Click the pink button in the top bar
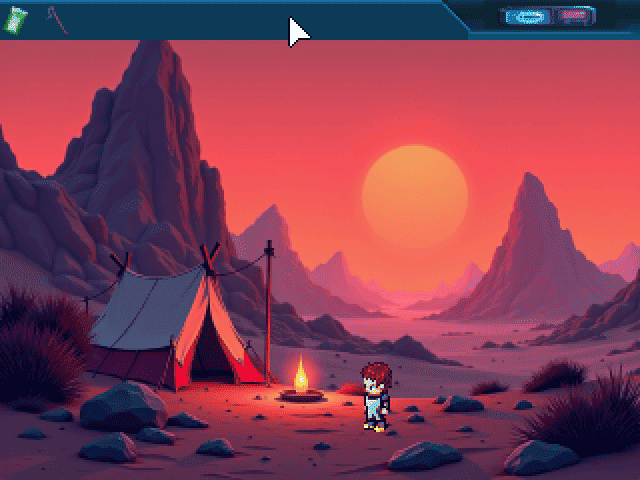 [x=573, y=17]
